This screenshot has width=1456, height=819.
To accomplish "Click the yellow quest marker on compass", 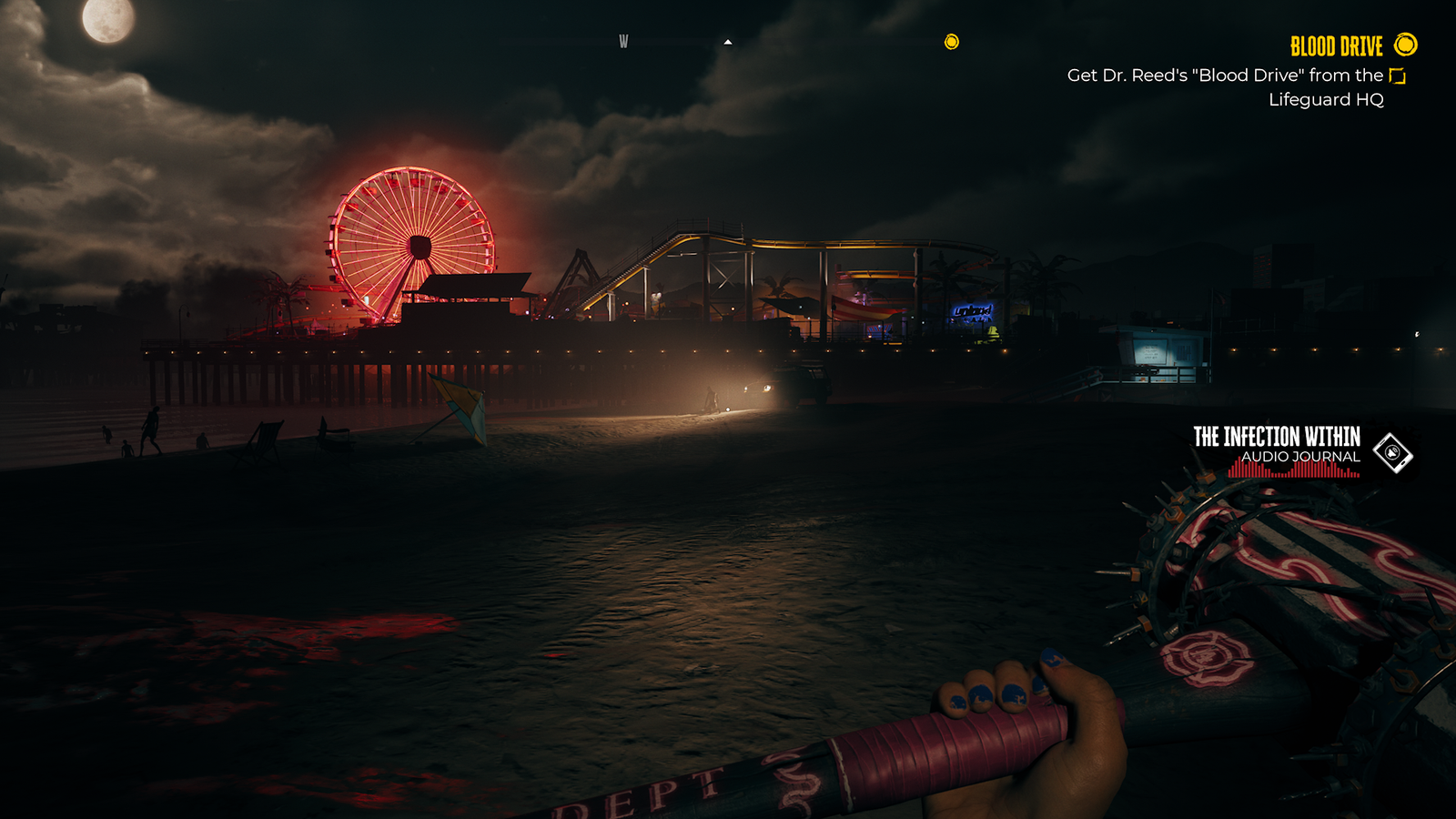I will 952,42.
